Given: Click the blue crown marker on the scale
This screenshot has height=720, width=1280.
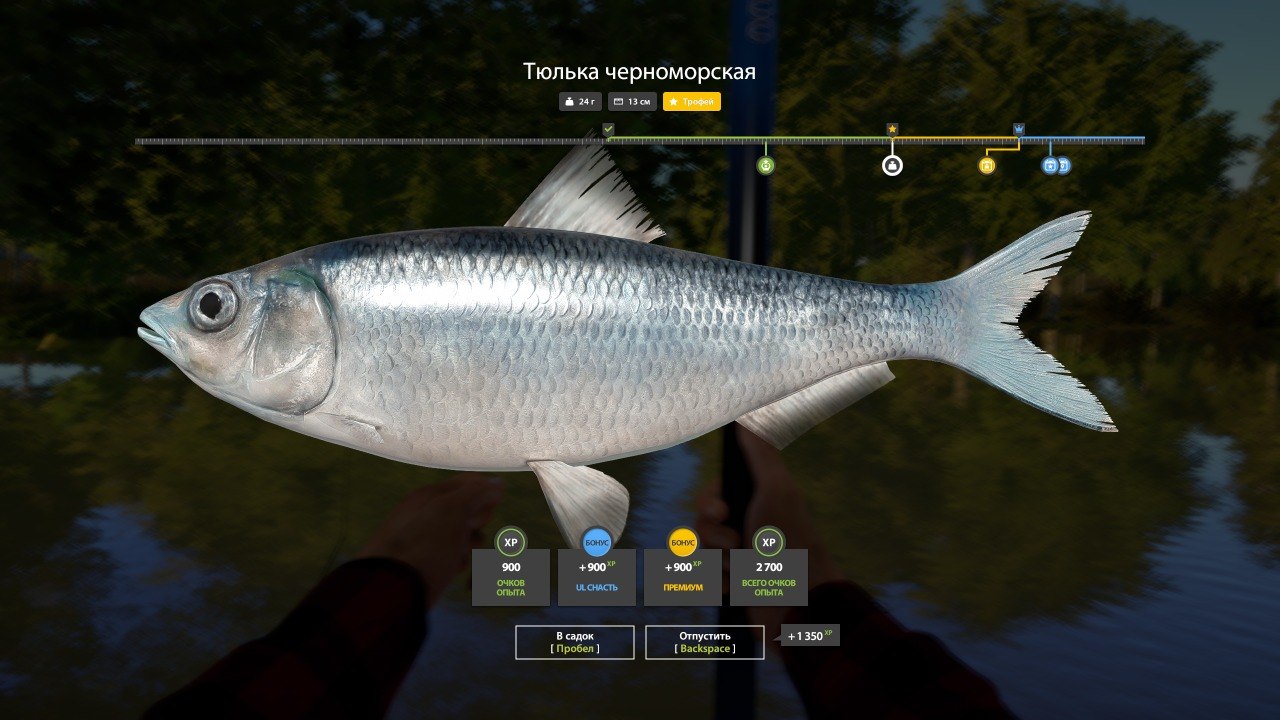Looking at the screenshot, I should [1019, 129].
